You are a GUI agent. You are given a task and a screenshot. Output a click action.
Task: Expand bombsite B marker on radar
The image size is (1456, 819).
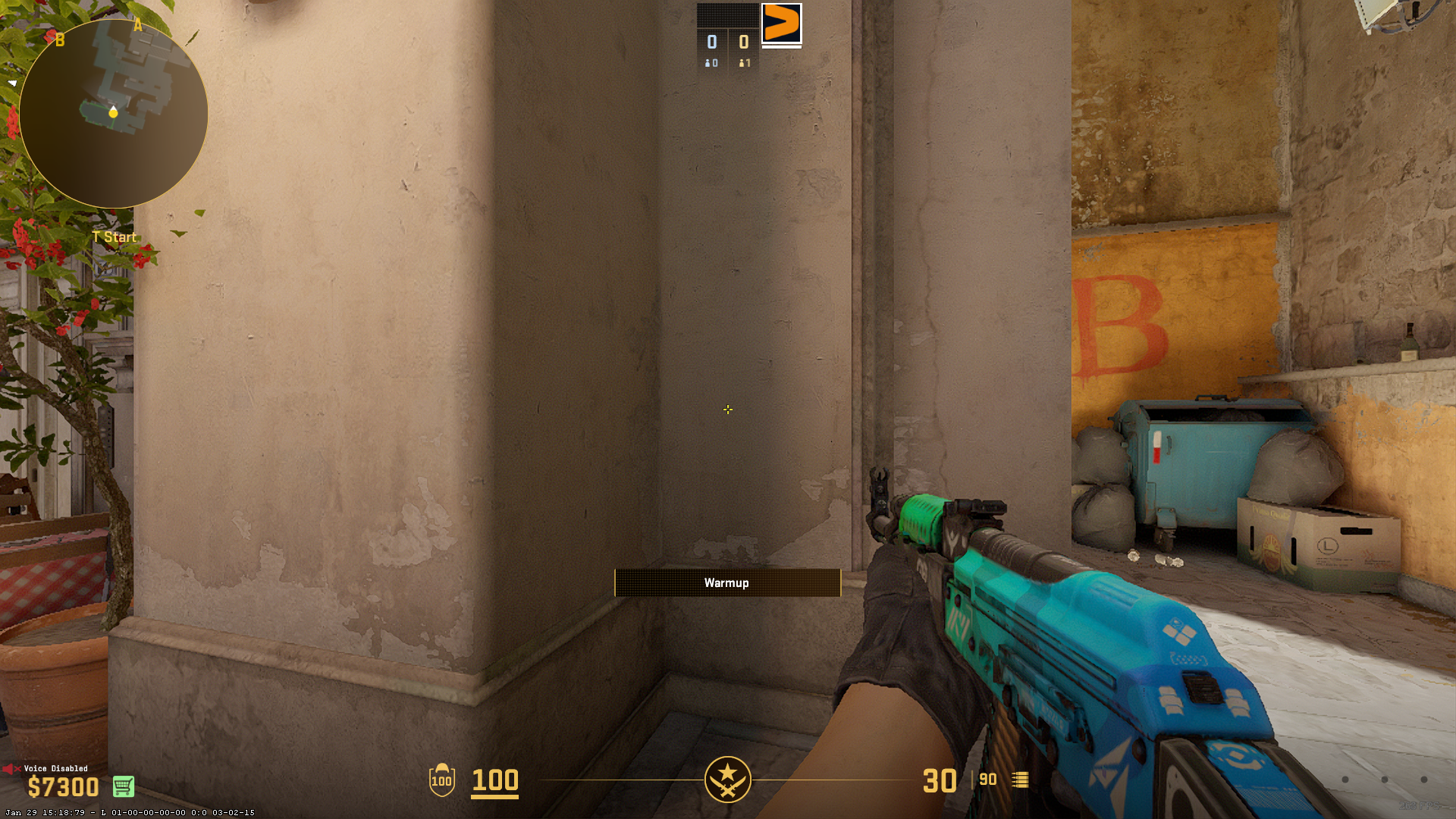click(x=58, y=40)
